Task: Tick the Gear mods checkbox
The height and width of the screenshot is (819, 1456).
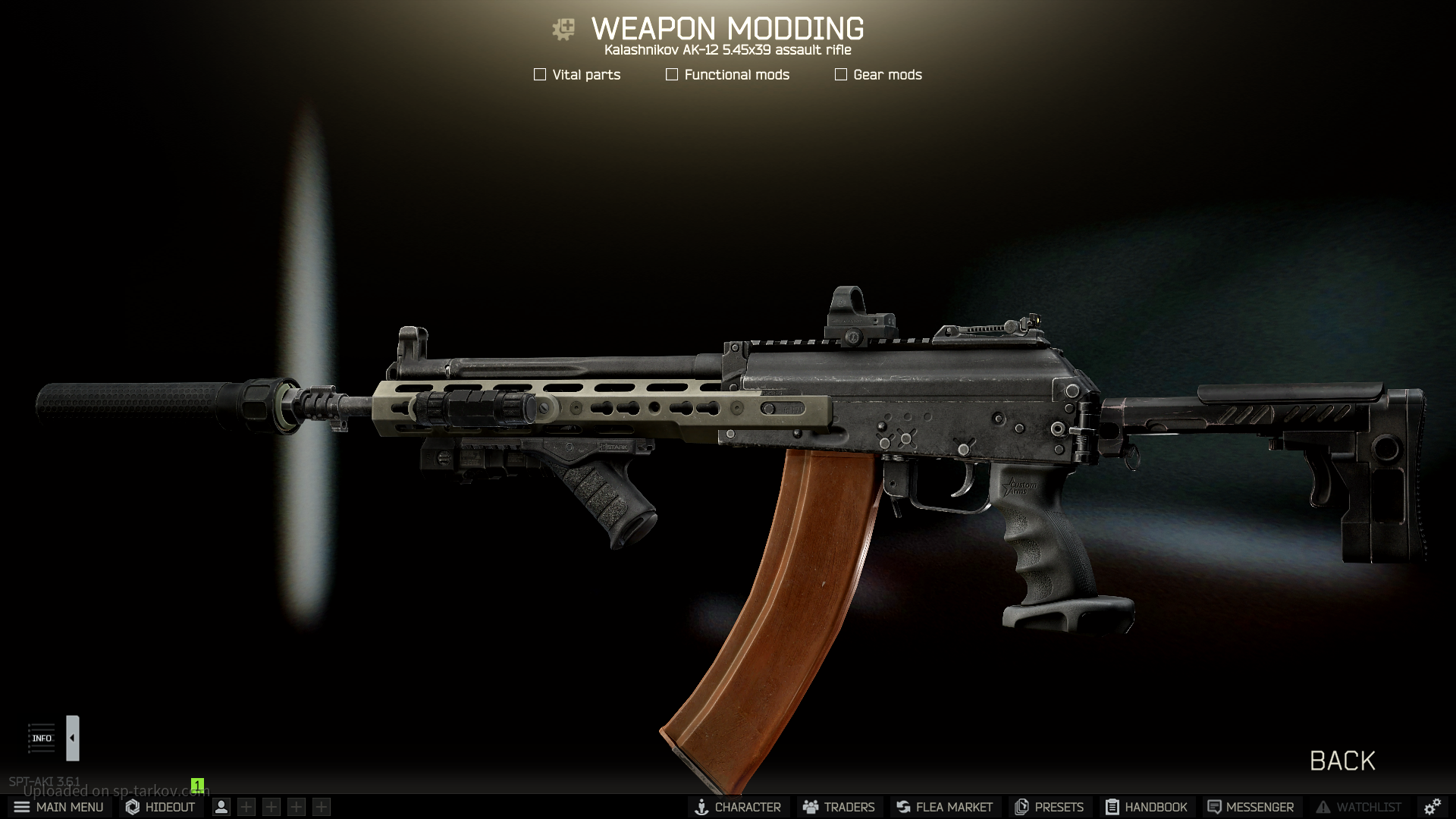Action: click(x=841, y=74)
